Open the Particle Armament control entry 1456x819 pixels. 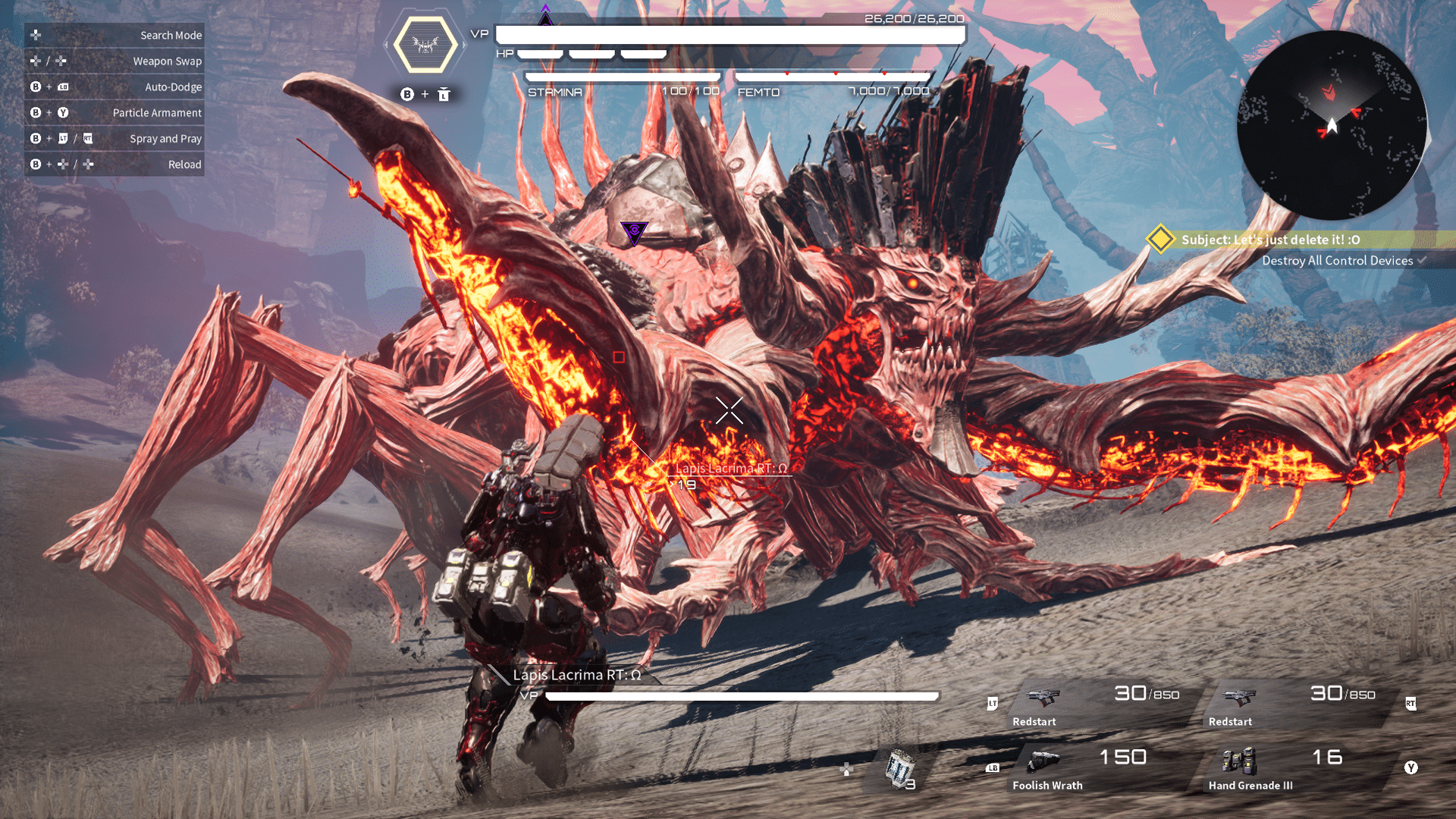tap(114, 112)
